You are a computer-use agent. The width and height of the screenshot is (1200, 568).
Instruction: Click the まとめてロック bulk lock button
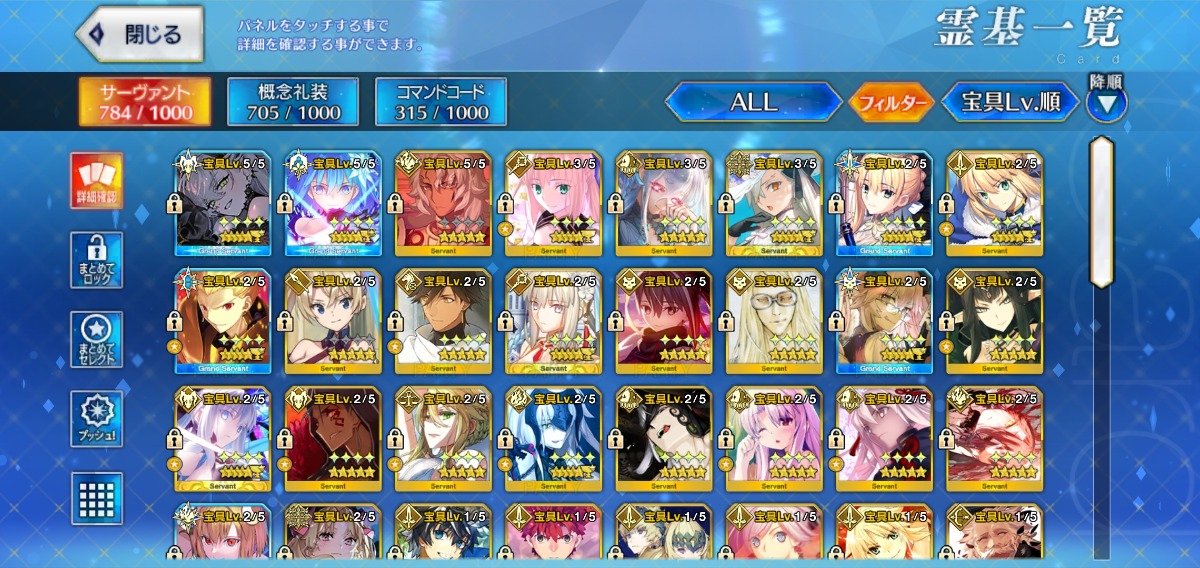[97, 260]
